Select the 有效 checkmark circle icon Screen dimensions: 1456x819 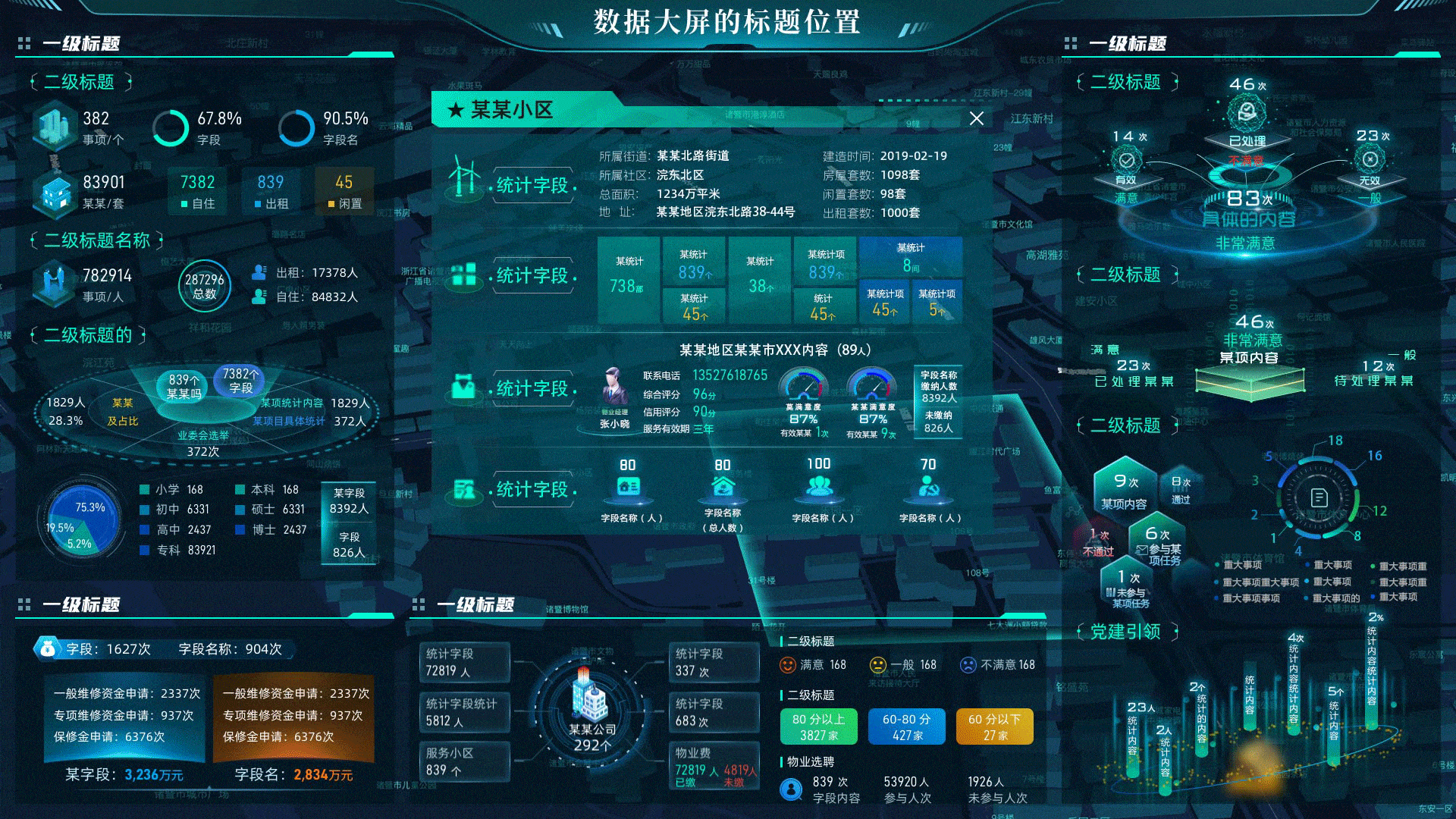(x=1128, y=159)
